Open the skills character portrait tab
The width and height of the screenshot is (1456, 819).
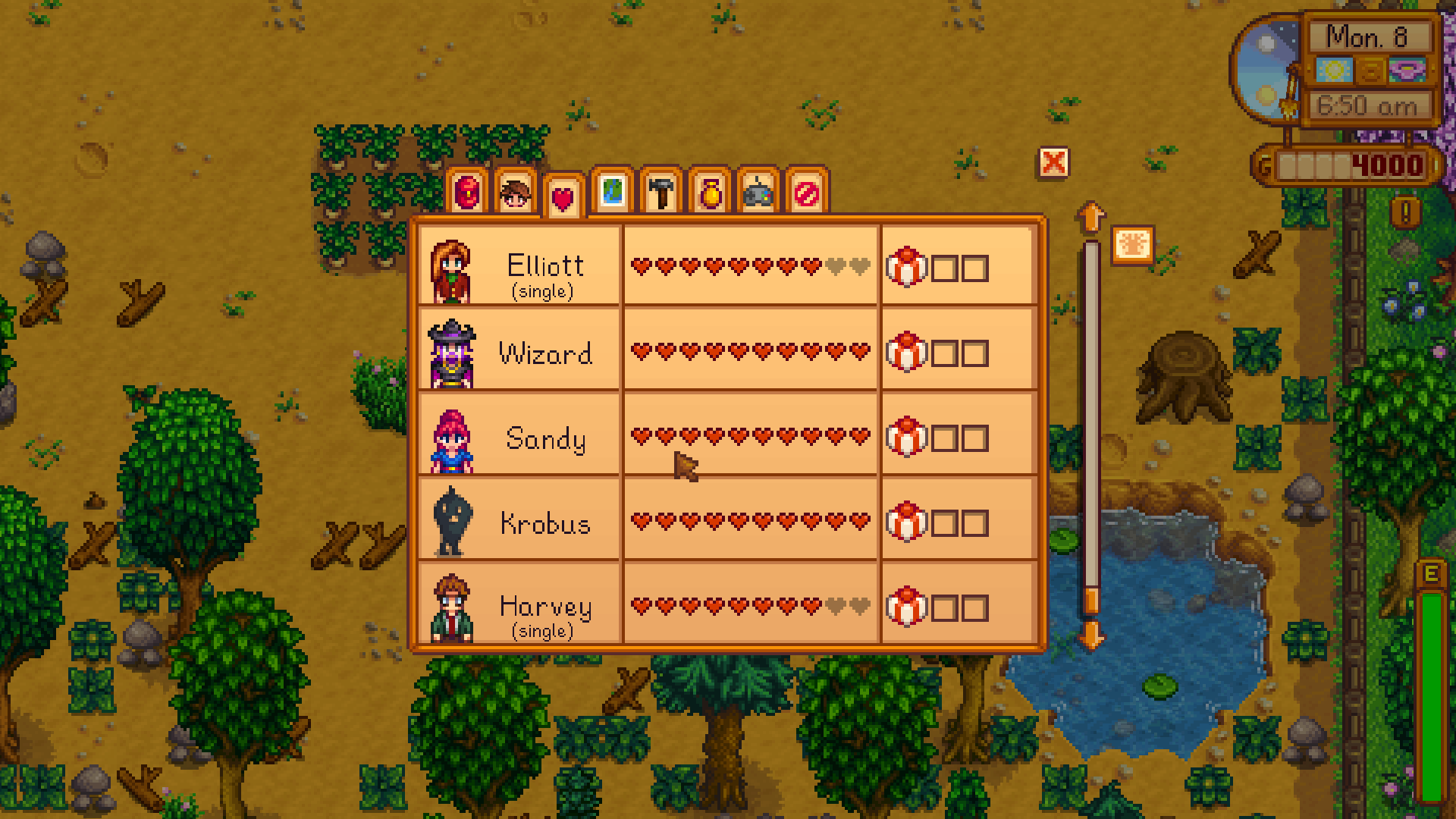516,193
